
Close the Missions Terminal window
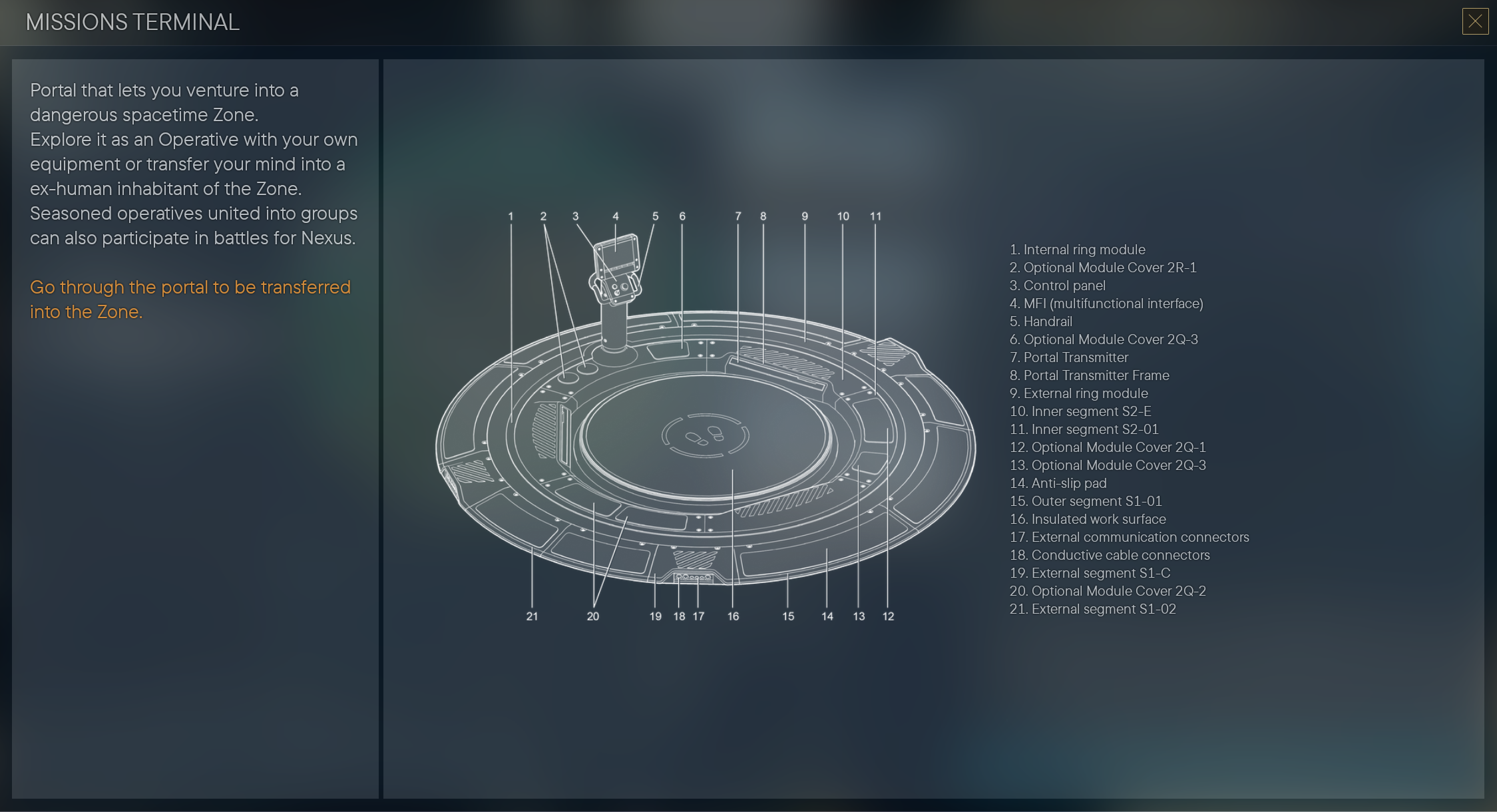click(x=1474, y=22)
